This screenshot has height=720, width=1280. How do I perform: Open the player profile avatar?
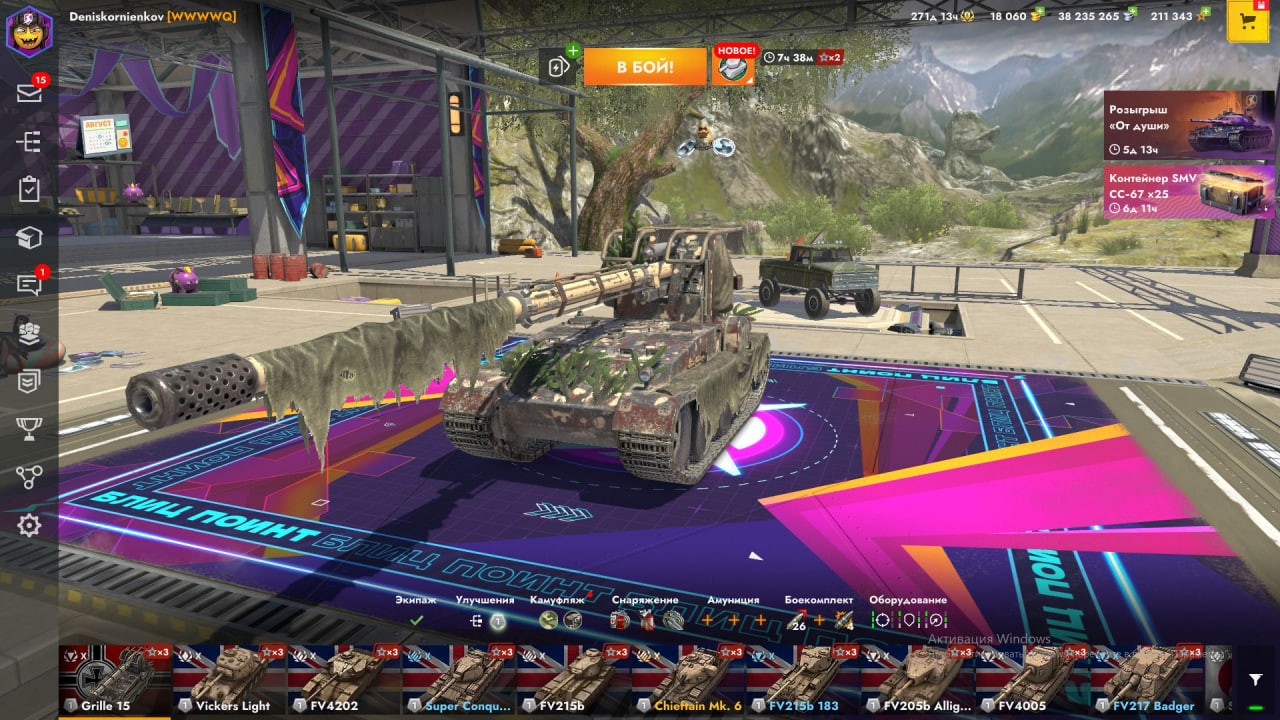tap(29, 31)
